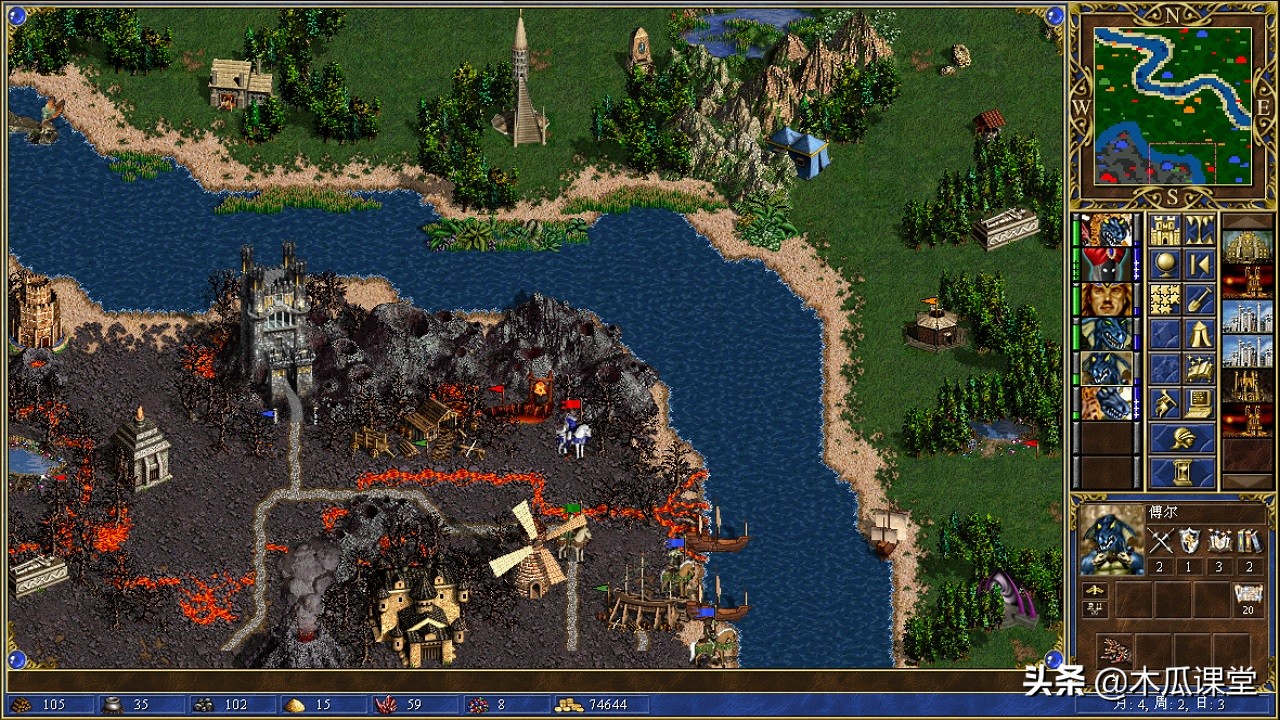Dig with the shovel button

tap(1199, 298)
